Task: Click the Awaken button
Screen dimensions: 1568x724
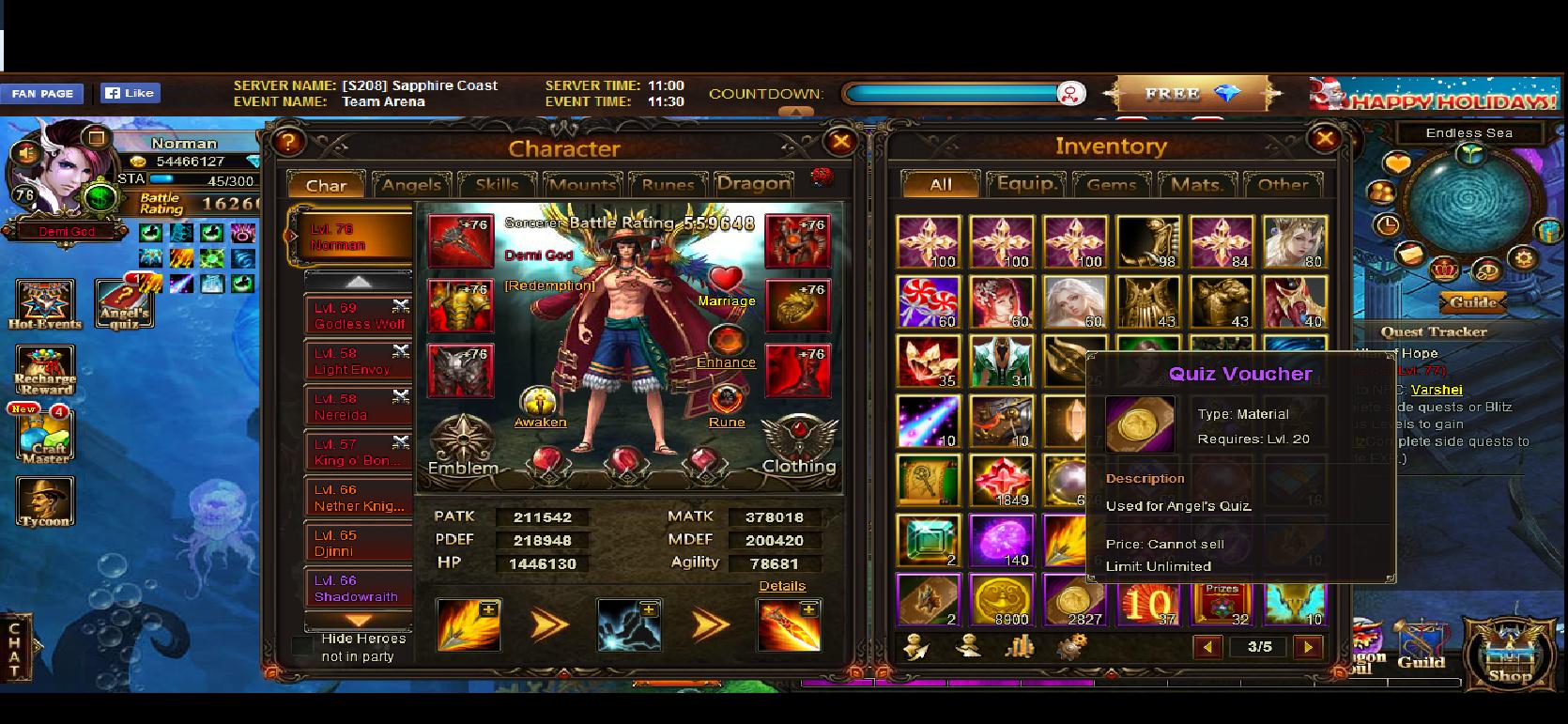Action: 540,407
